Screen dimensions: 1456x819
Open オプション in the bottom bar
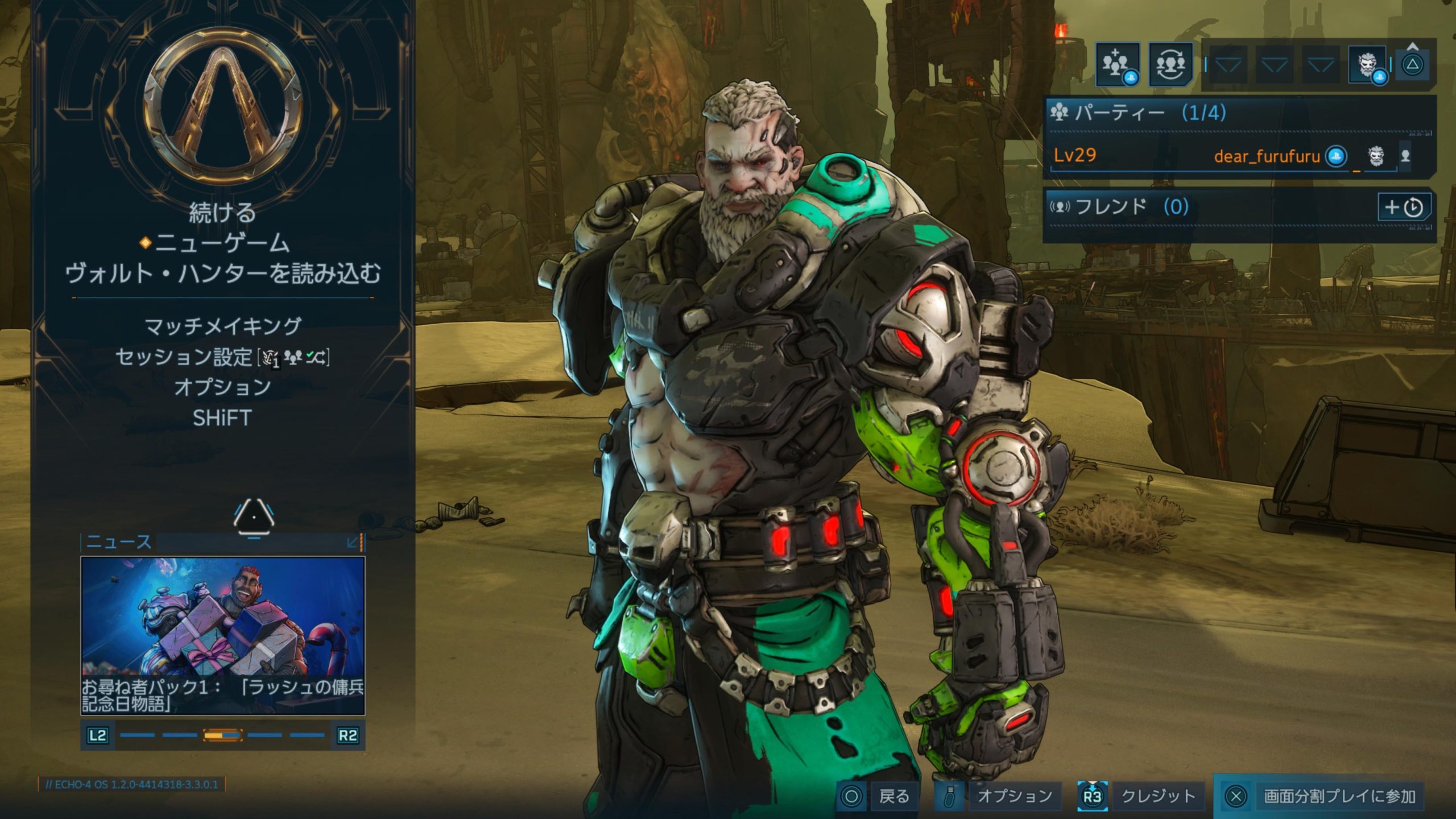point(1001,796)
